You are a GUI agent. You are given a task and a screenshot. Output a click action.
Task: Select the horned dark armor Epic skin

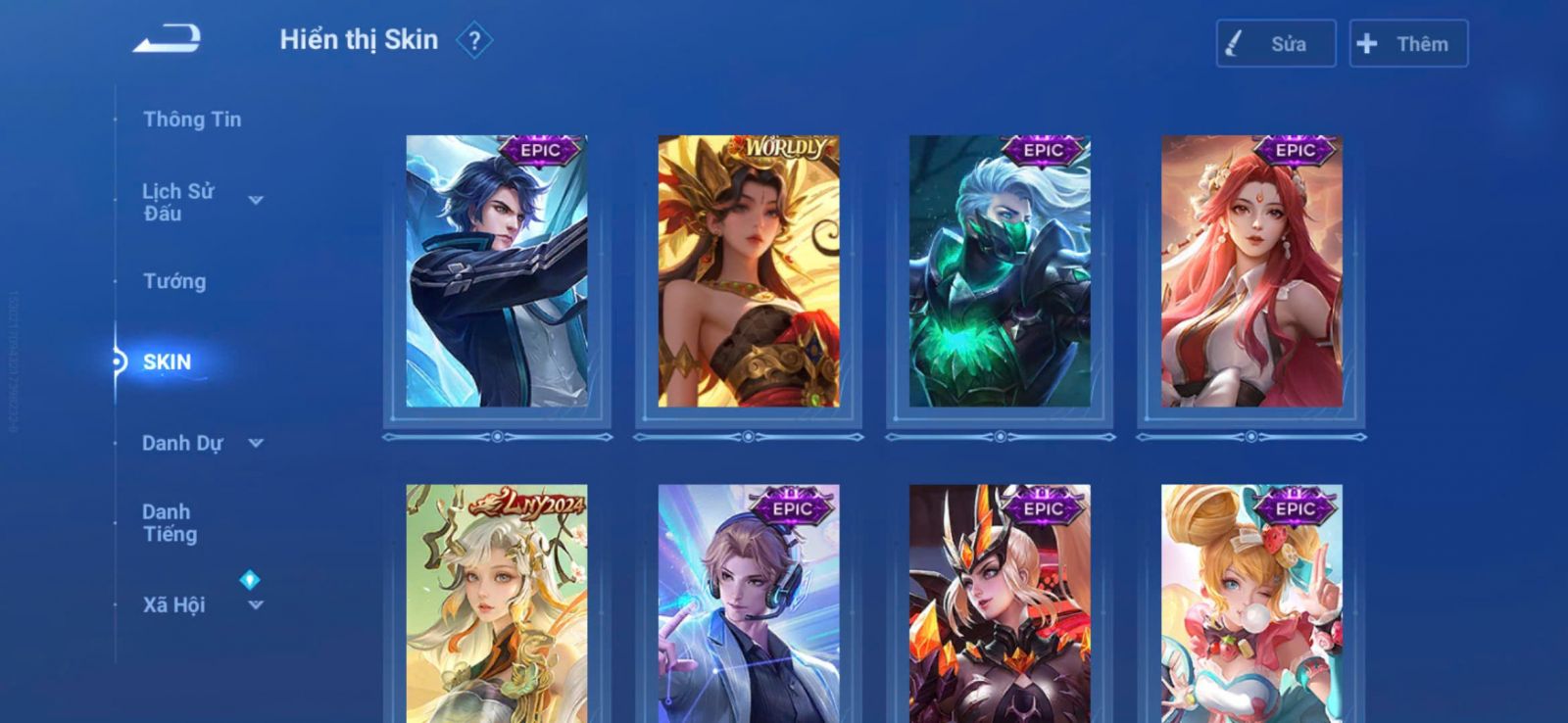click(1000, 603)
